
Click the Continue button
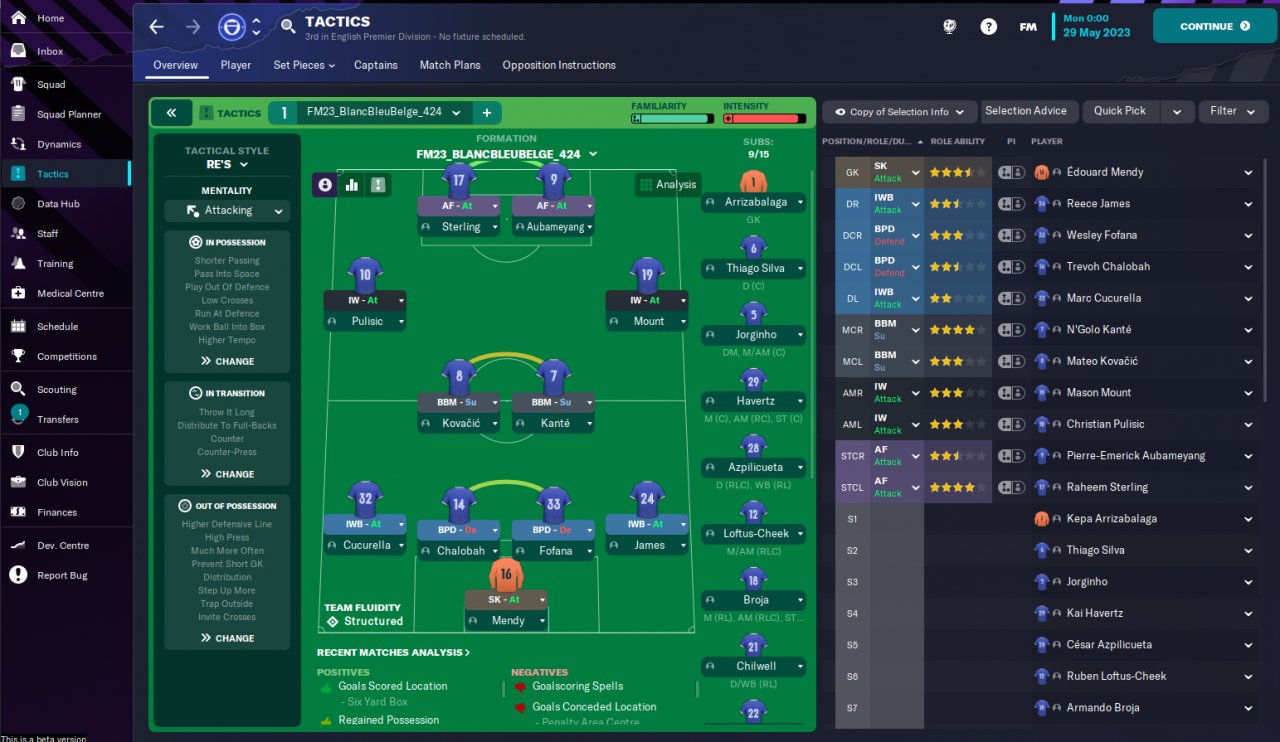tap(1214, 26)
